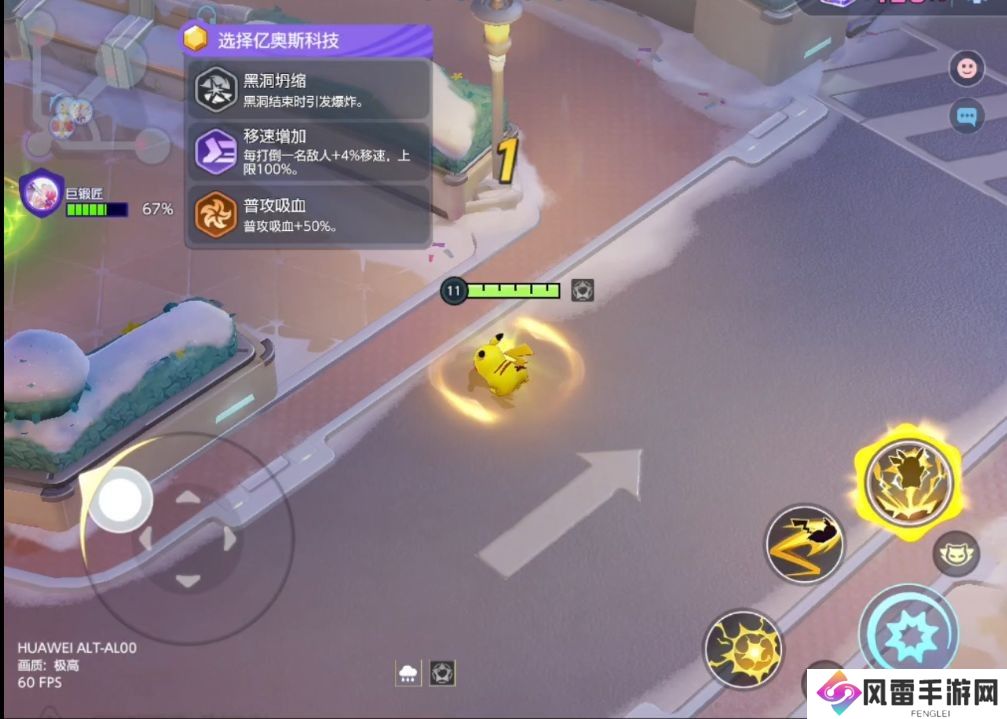This screenshot has width=1007, height=719.
Task: Open the smiley emote button
Action: [966, 68]
